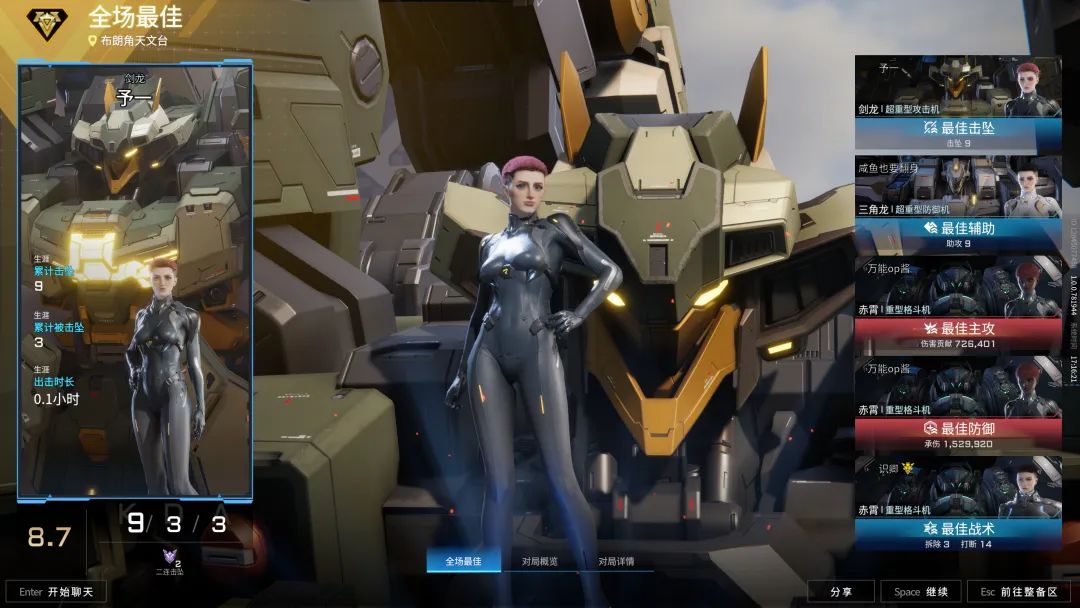The image size is (1080, 608).
Task: View the 最佳防御 award card
Action: tap(957, 403)
